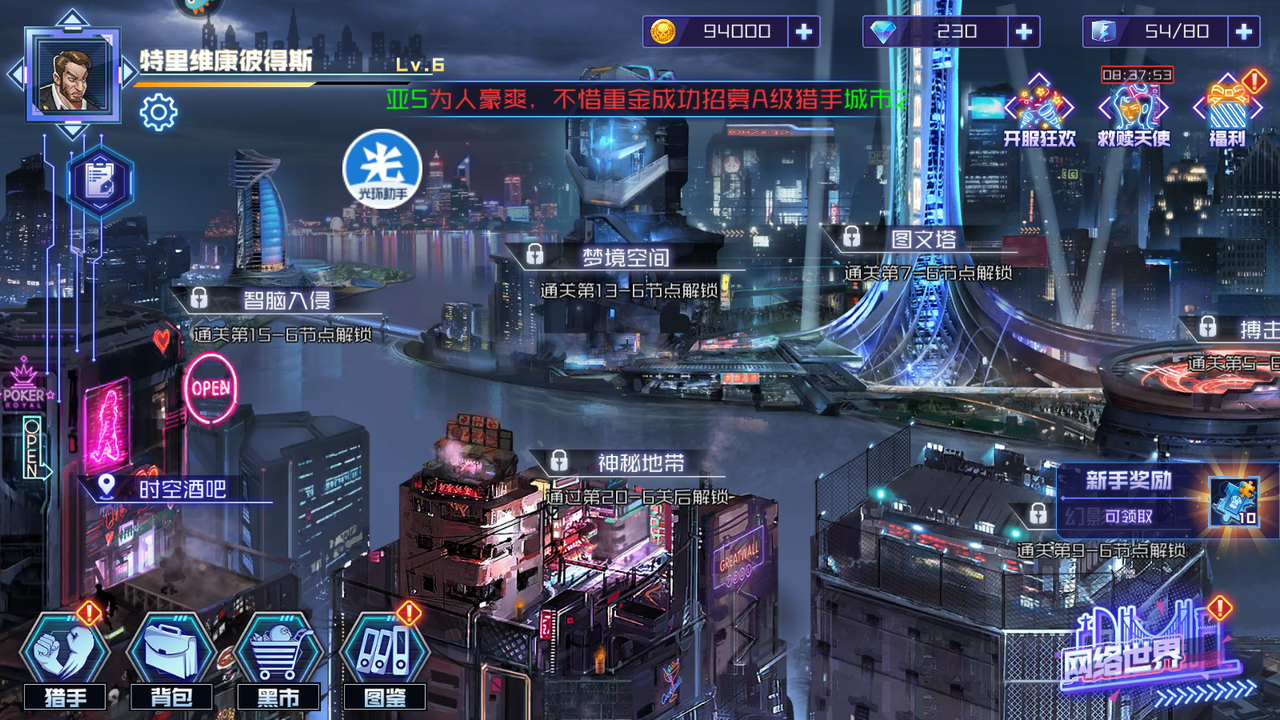
Task: Expand diamond currency options with its plus button
Action: click(1026, 31)
